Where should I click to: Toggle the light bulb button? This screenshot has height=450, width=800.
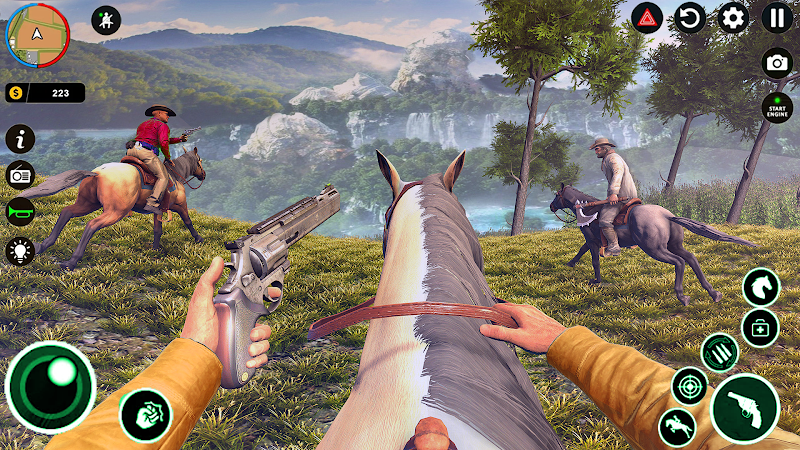pyautogui.click(x=20, y=250)
